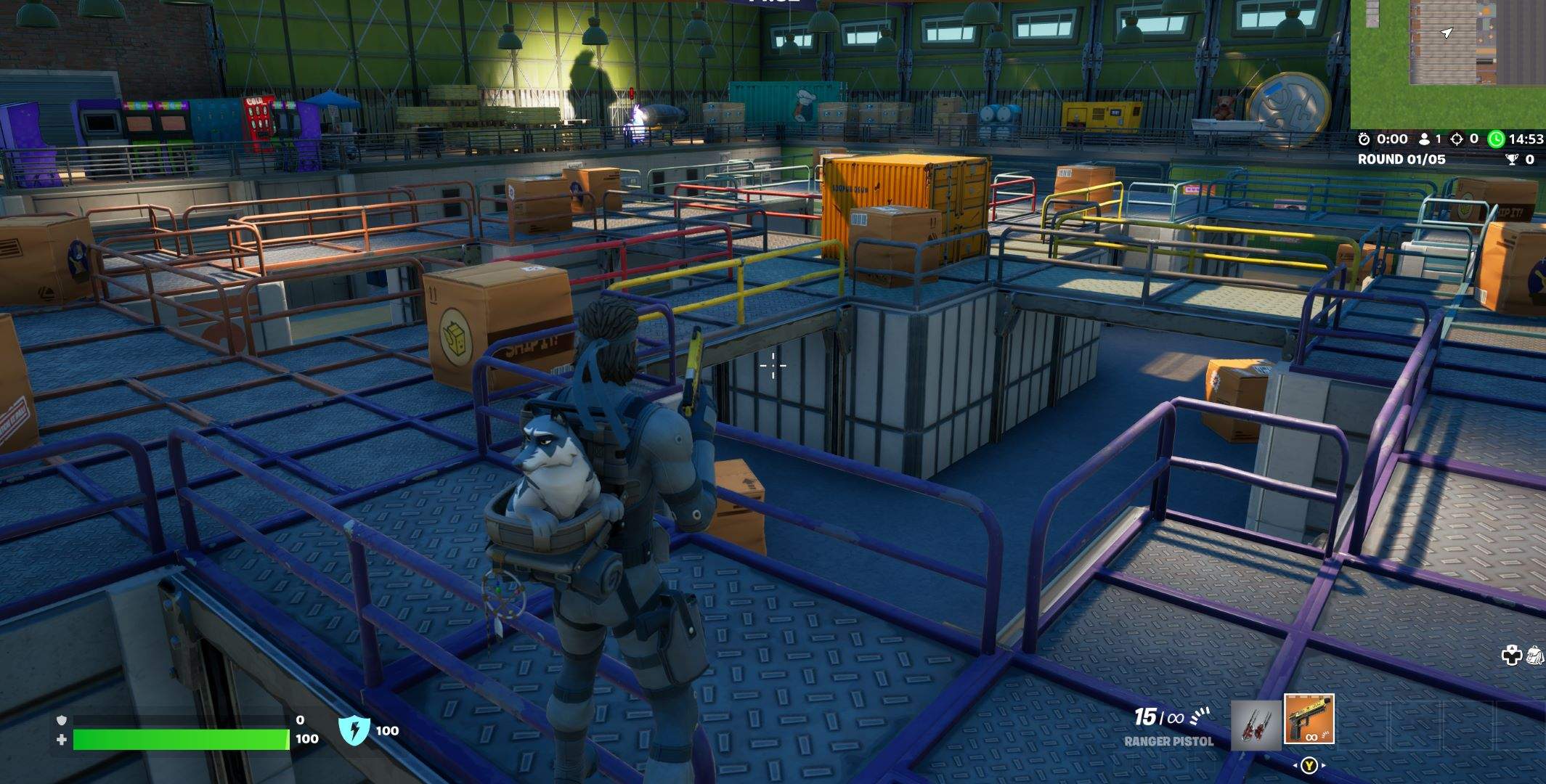1546x784 pixels.
Task: Click the ROUND 01/05 label
Action: point(1401,159)
